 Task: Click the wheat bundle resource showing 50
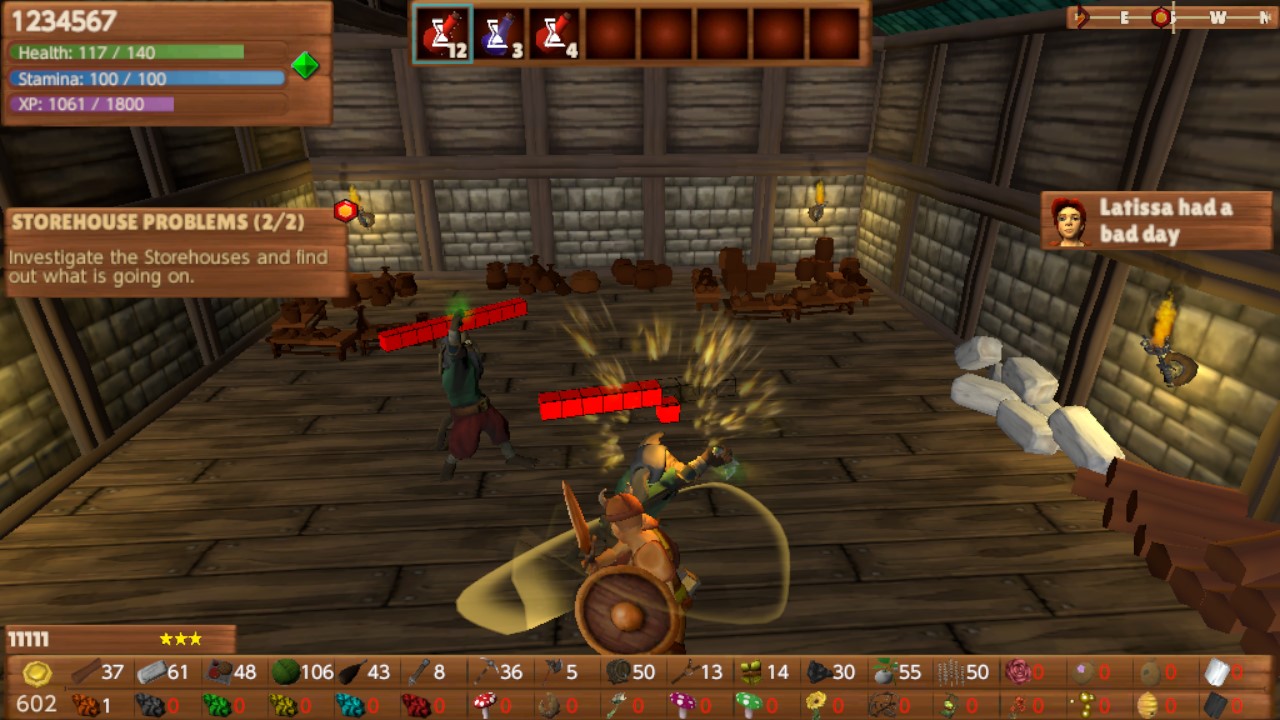pyautogui.click(x=948, y=672)
